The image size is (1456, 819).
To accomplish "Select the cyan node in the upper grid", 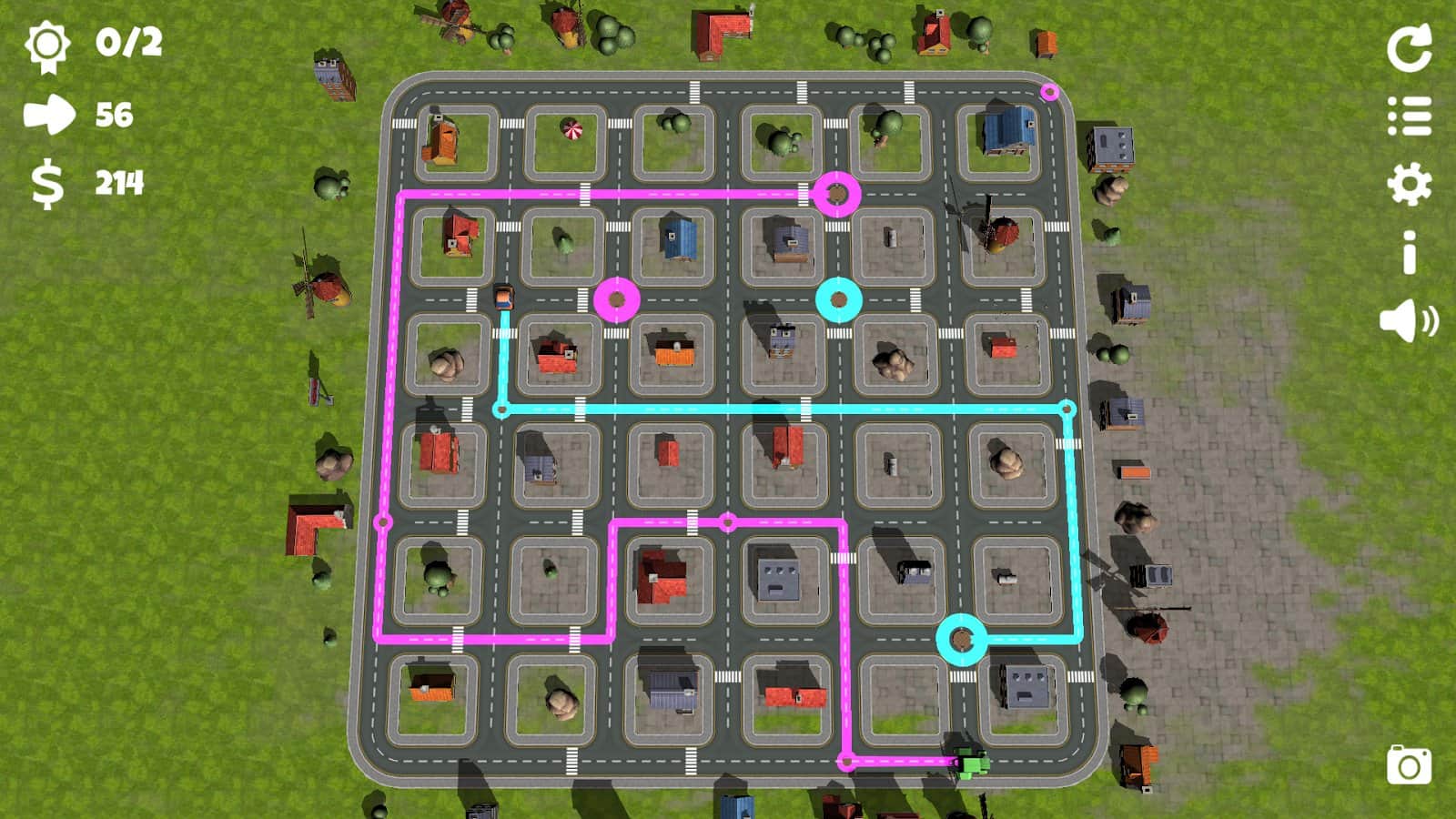I will click(x=838, y=300).
